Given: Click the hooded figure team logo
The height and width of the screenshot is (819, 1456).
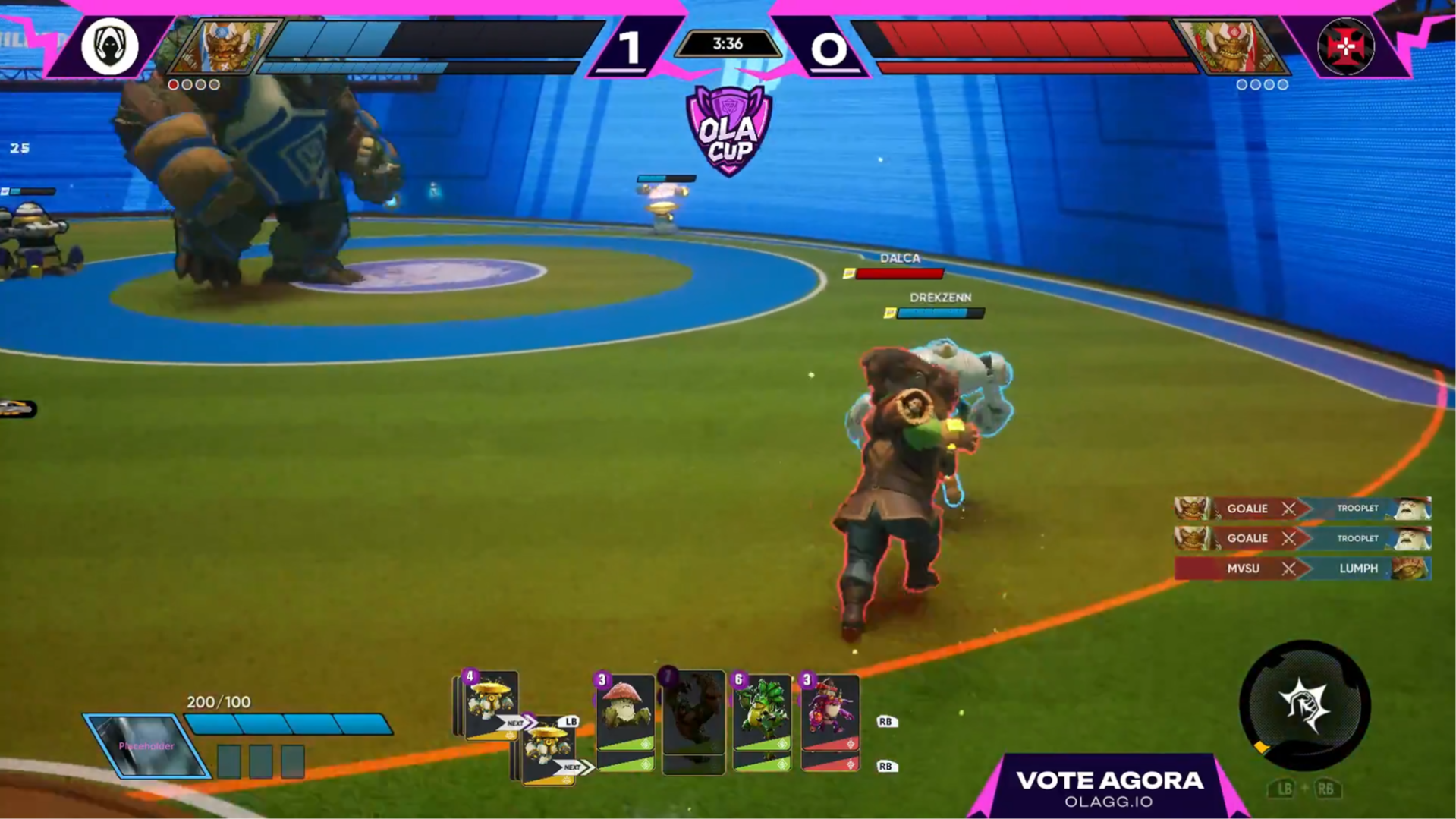Looking at the screenshot, I should [x=109, y=46].
